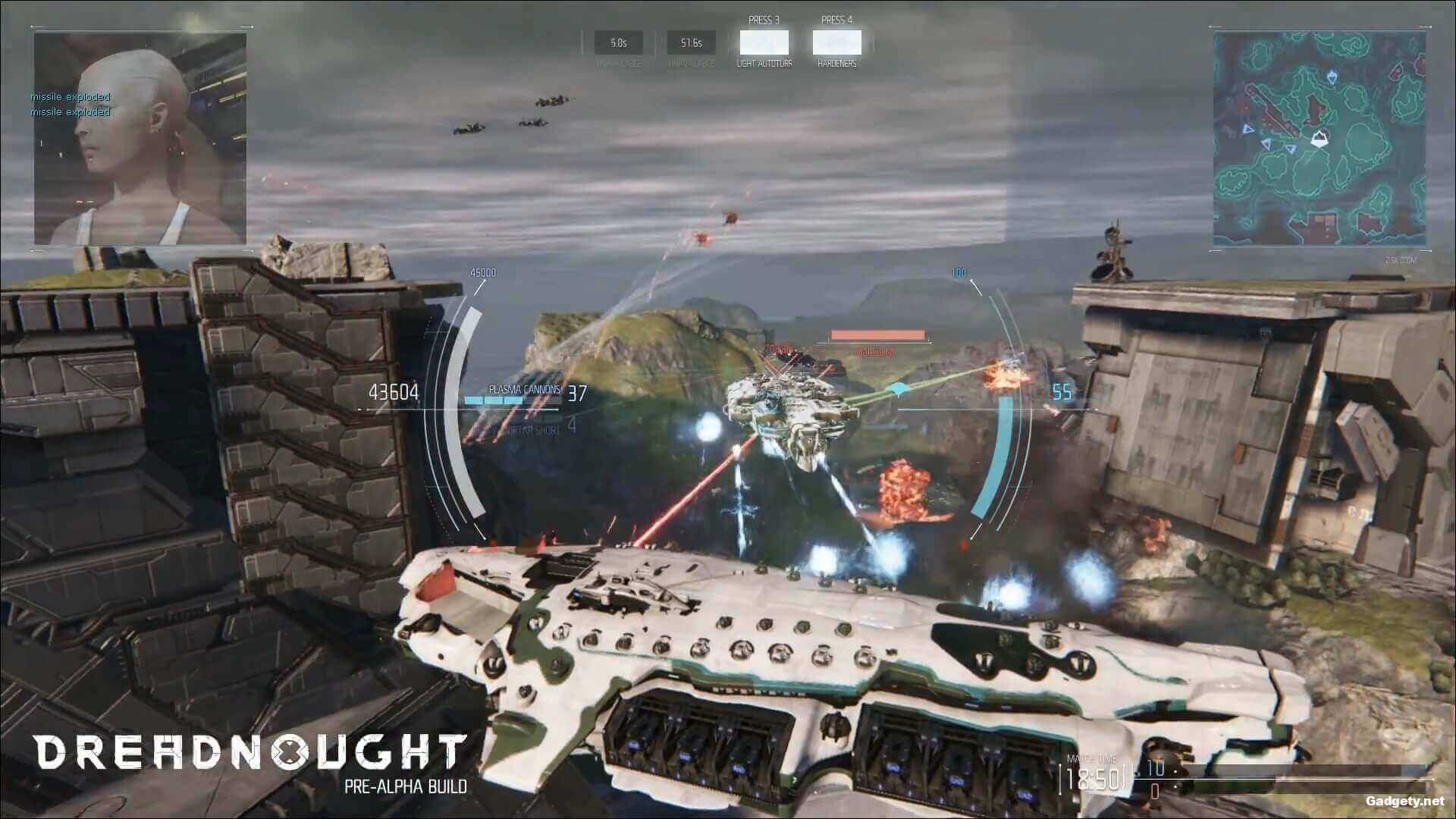
Task: Expand the kill feed message list
Action: click(70, 104)
